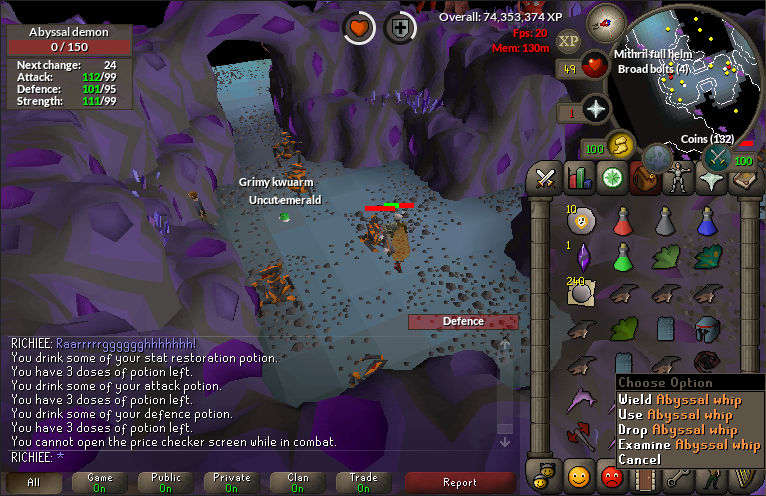Image resolution: width=766 pixels, height=496 pixels.
Task: Switch to the Skills tab
Action: 578,179
